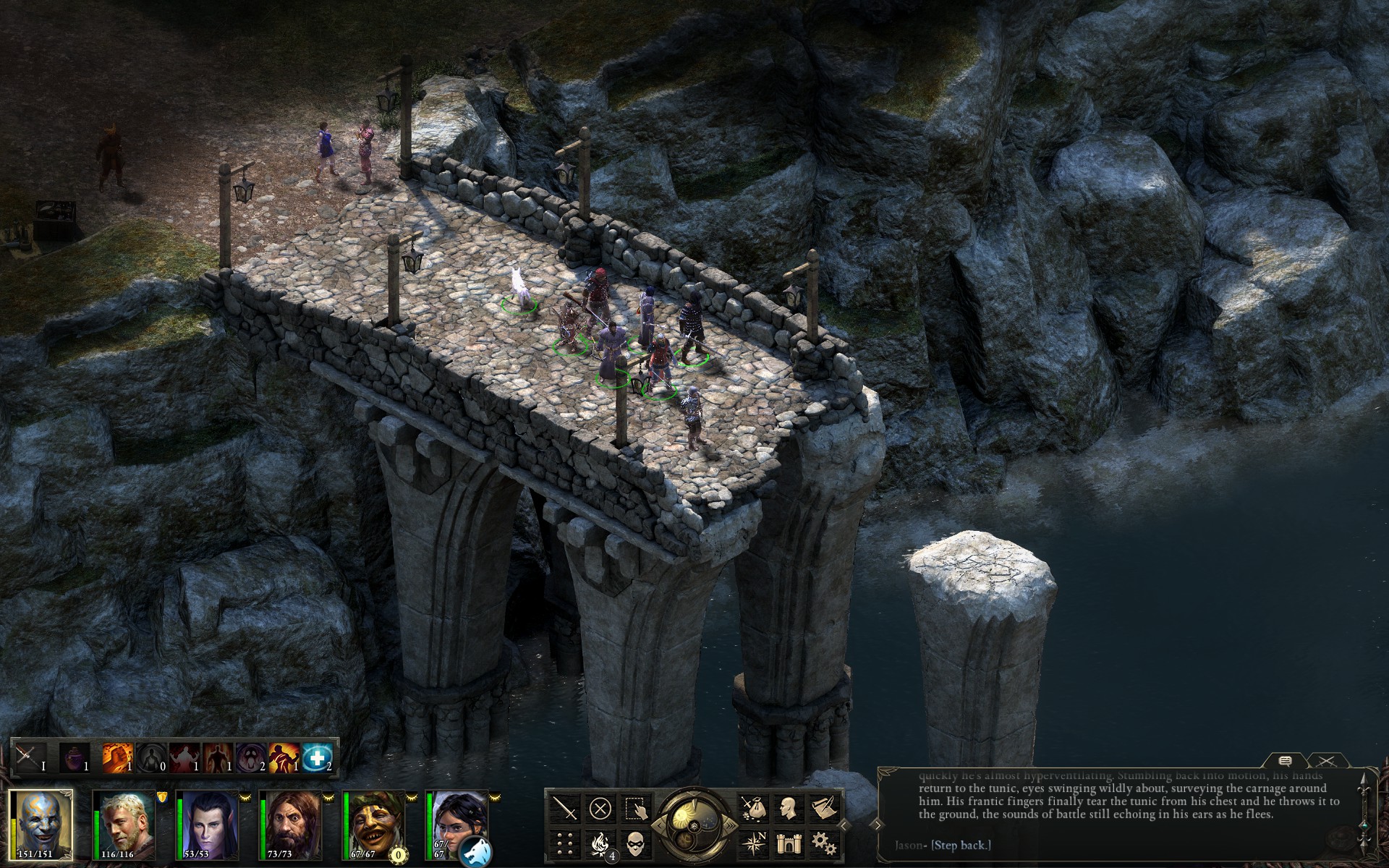Open the inventory bag and sword icon
Viewport: 1389px width, 868px height.
753,808
